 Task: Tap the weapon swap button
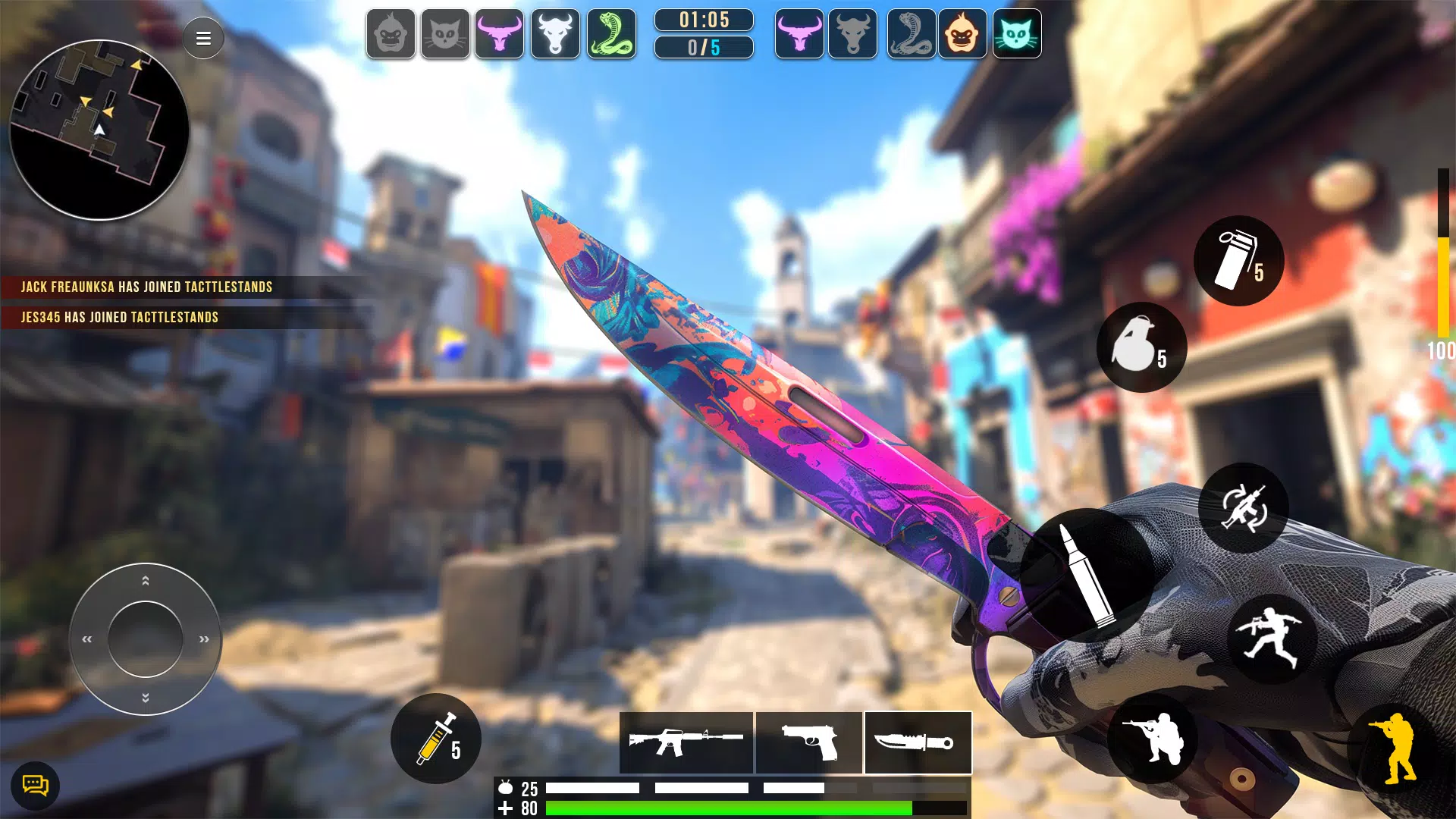1244,507
